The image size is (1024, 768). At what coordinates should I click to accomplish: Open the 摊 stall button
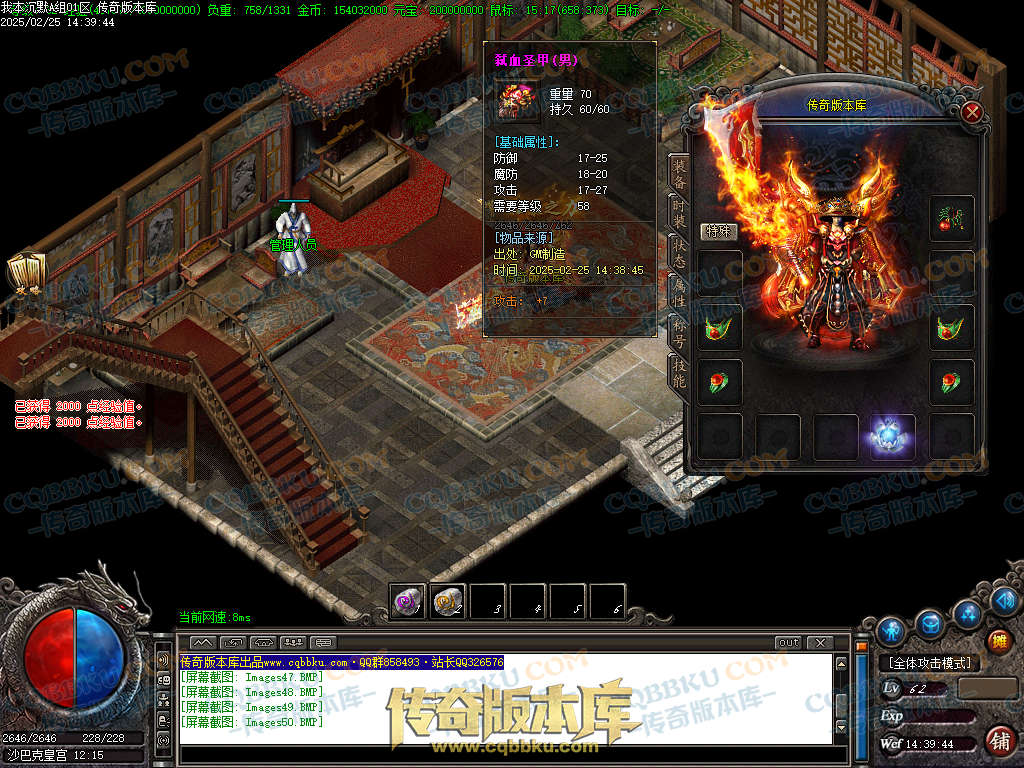(999, 641)
